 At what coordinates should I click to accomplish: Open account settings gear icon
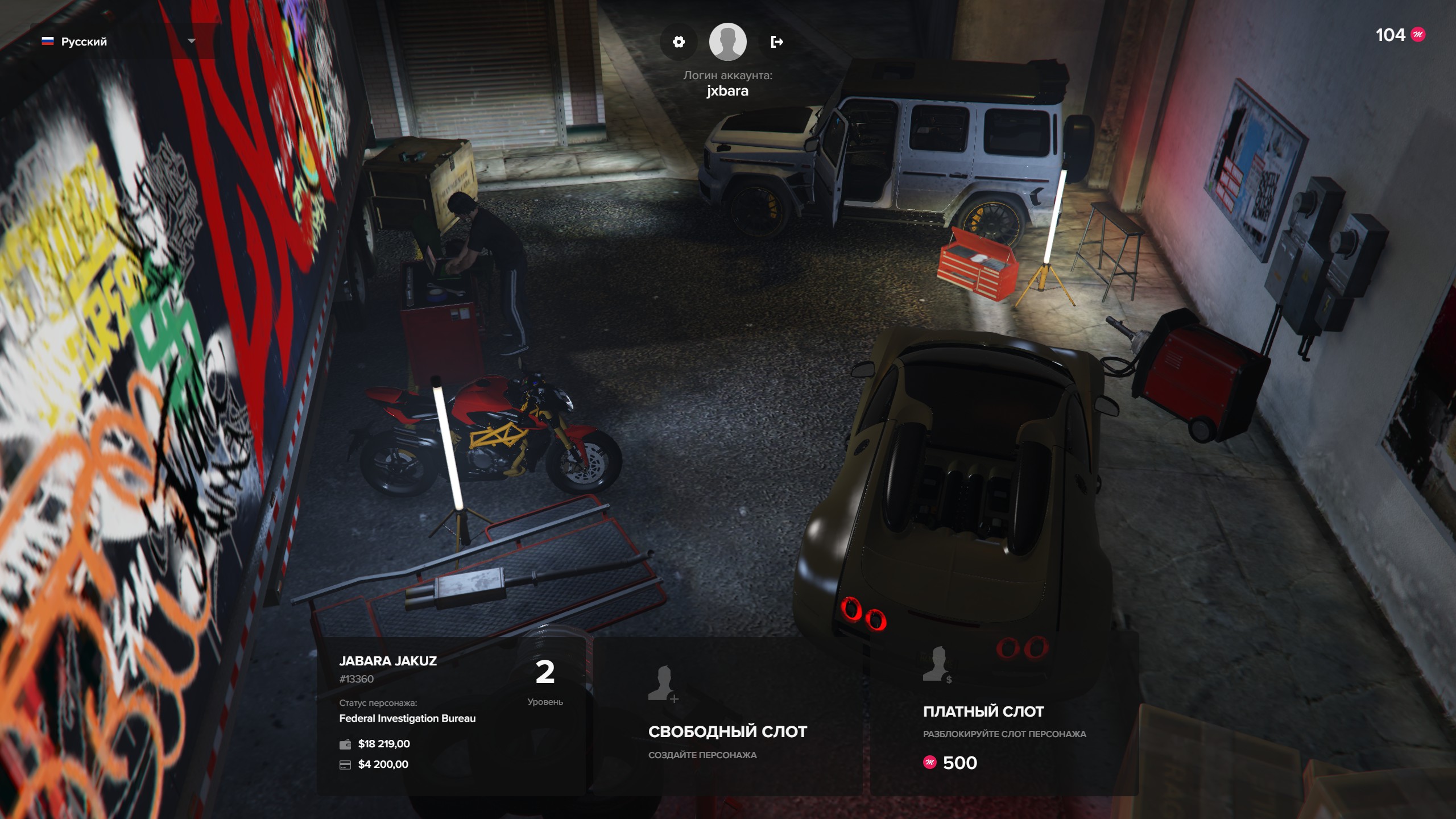pyautogui.click(x=679, y=42)
